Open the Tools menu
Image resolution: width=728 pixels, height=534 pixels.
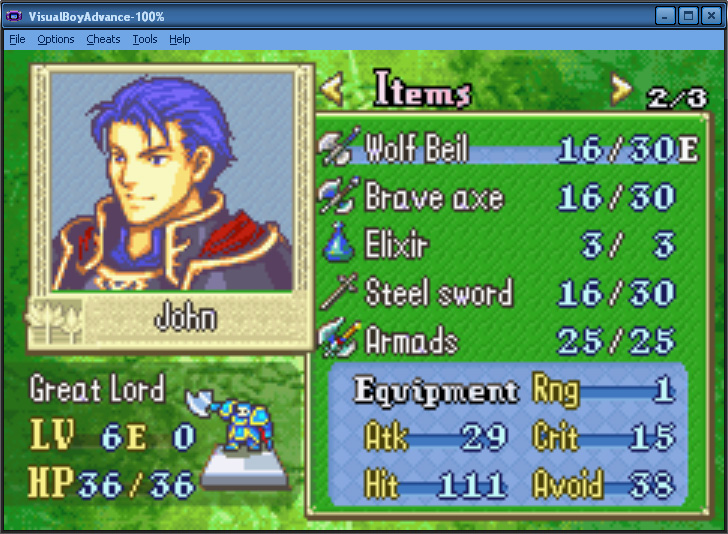pos(145,39)
